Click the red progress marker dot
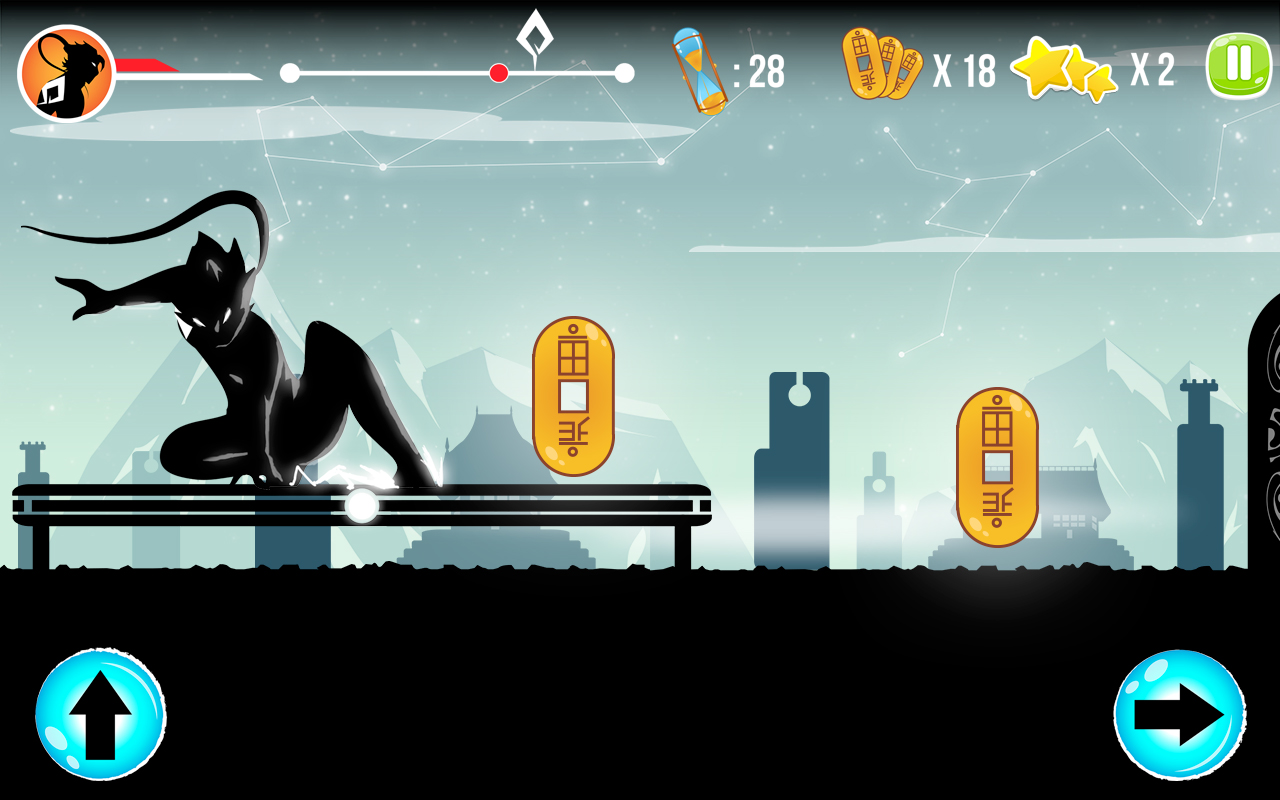Screen dimensions: 1280x800 pyautogui.click(x=498, y=72)
